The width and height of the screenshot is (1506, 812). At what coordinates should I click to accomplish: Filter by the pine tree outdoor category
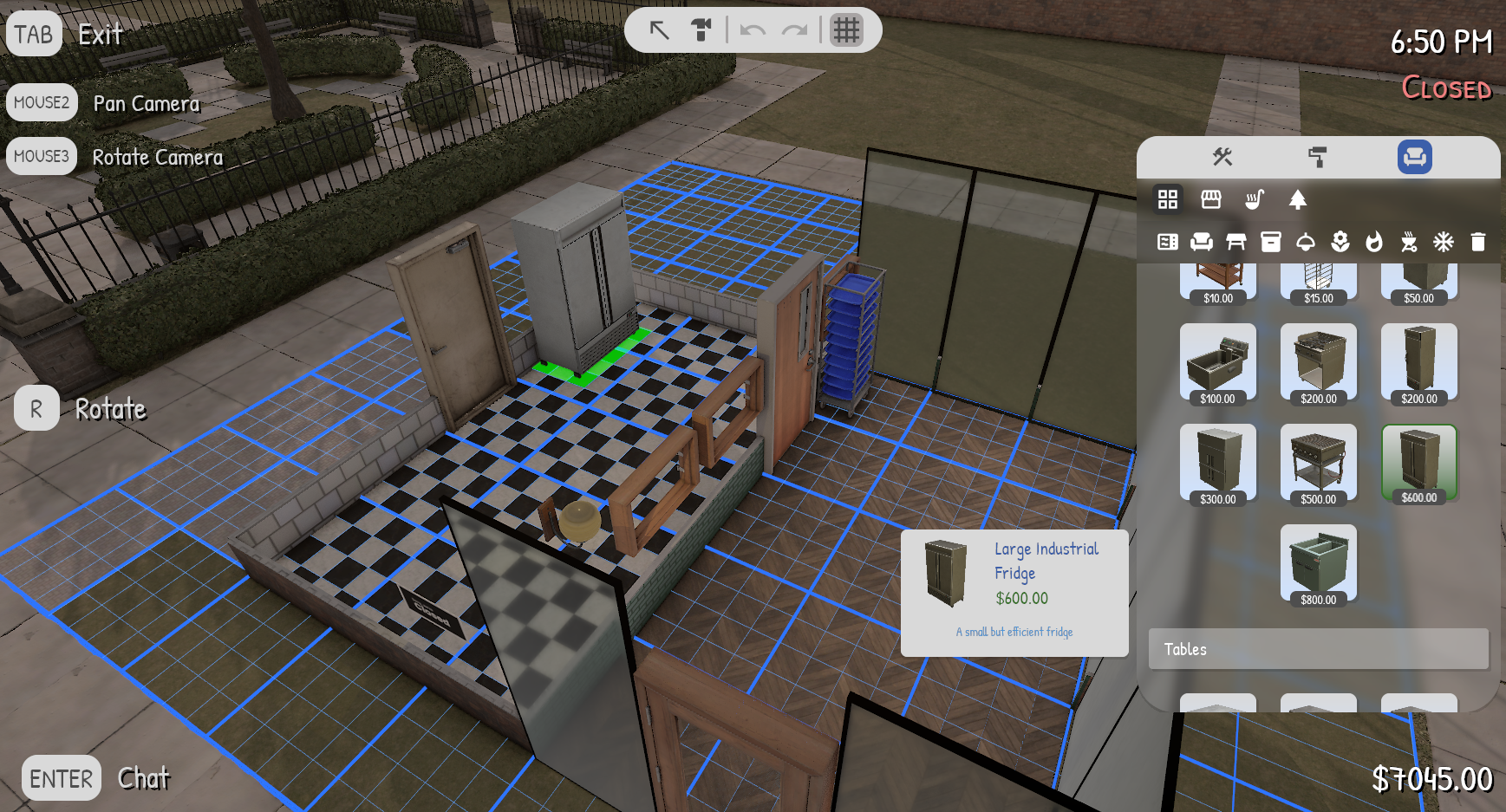1298,199
